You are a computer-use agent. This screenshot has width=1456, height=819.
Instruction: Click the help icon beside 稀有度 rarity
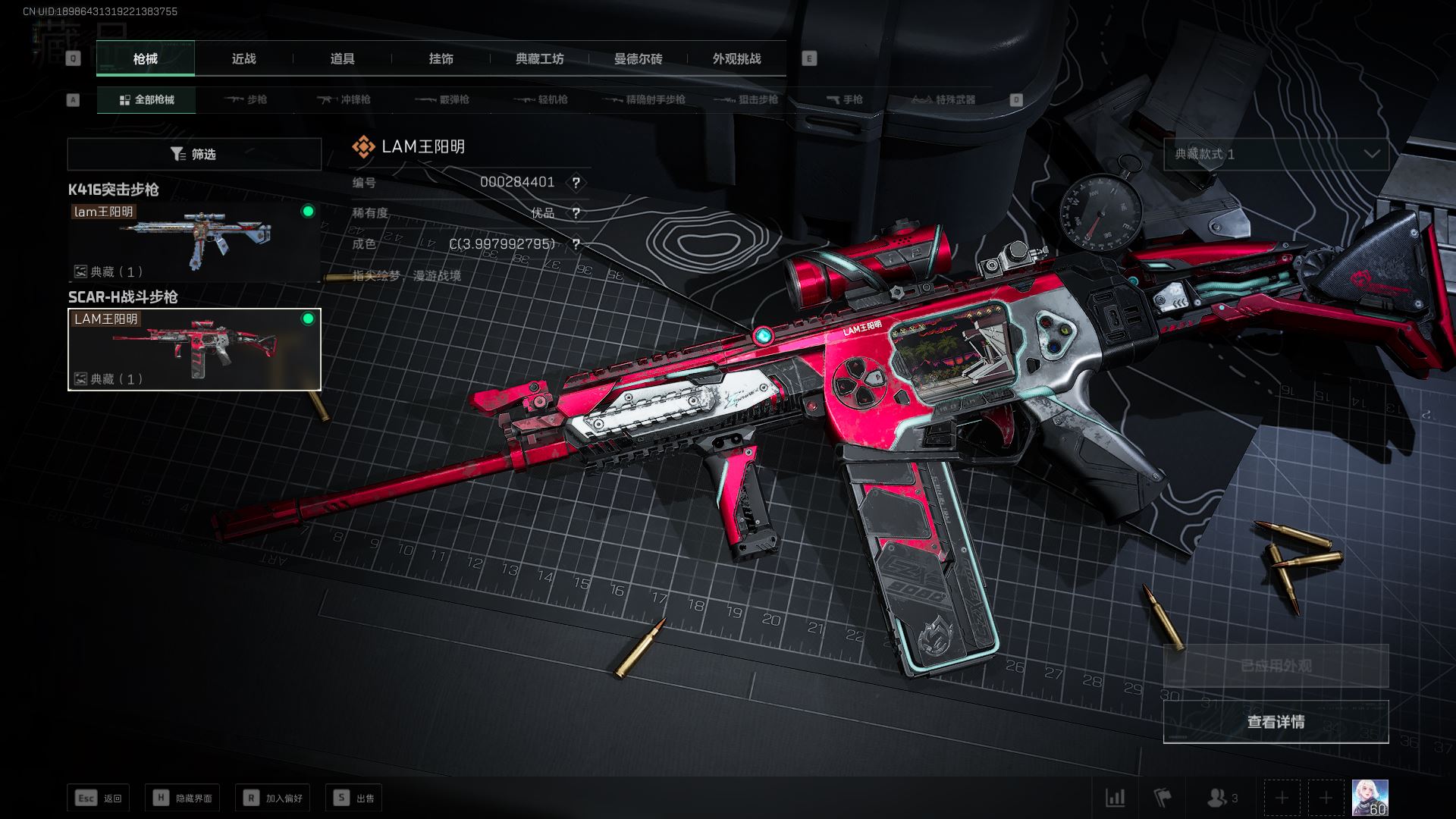[576, 213]
